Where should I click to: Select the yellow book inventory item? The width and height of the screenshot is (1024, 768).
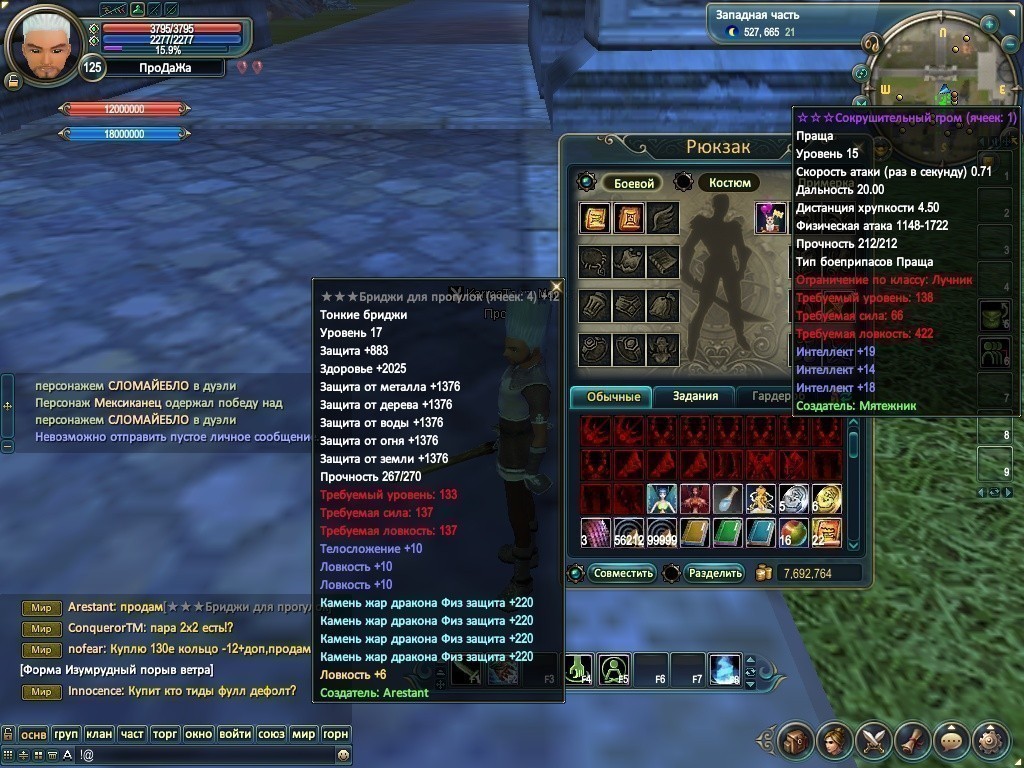694,533
